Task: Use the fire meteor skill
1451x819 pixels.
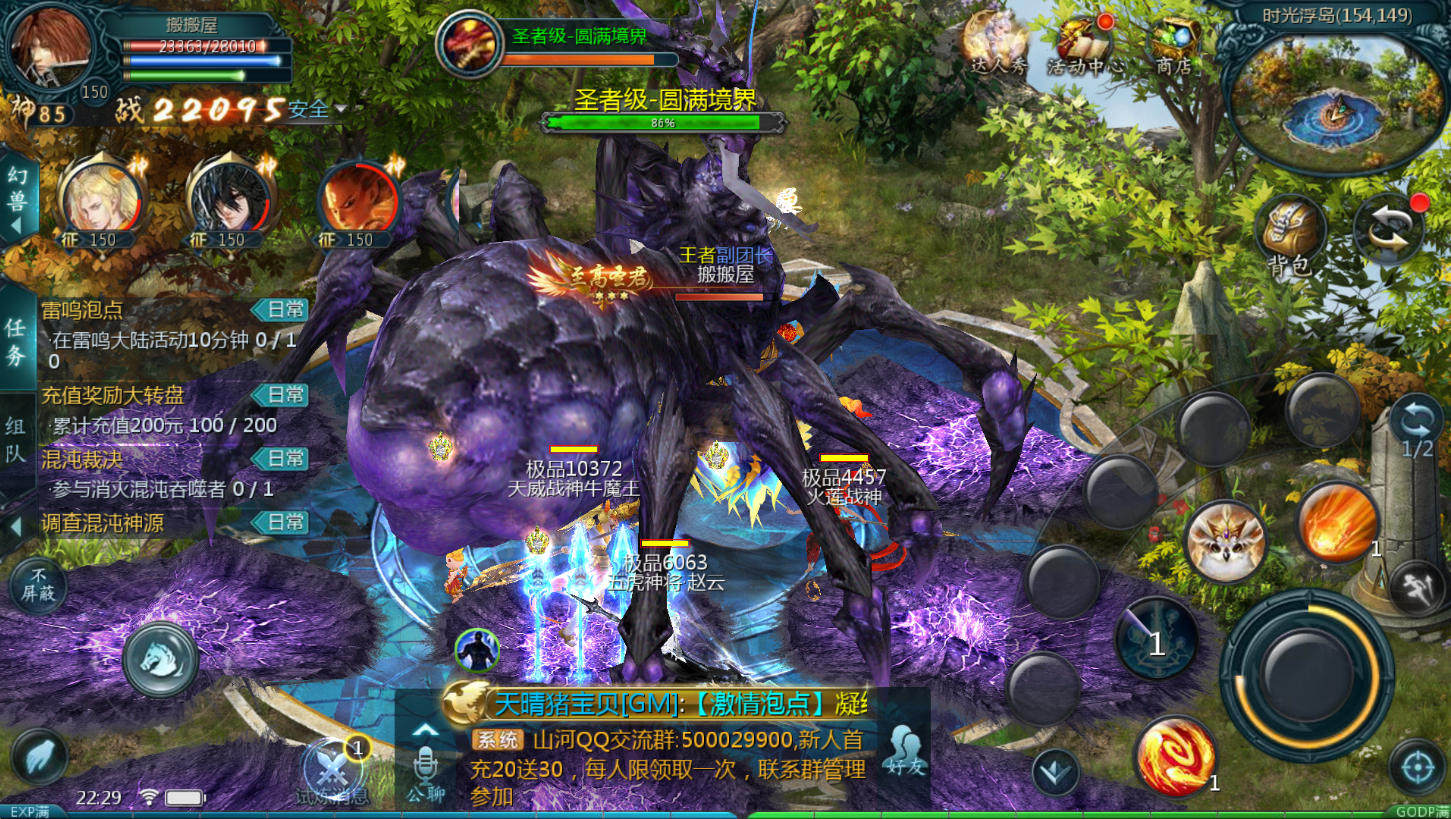Action: 1338,520
